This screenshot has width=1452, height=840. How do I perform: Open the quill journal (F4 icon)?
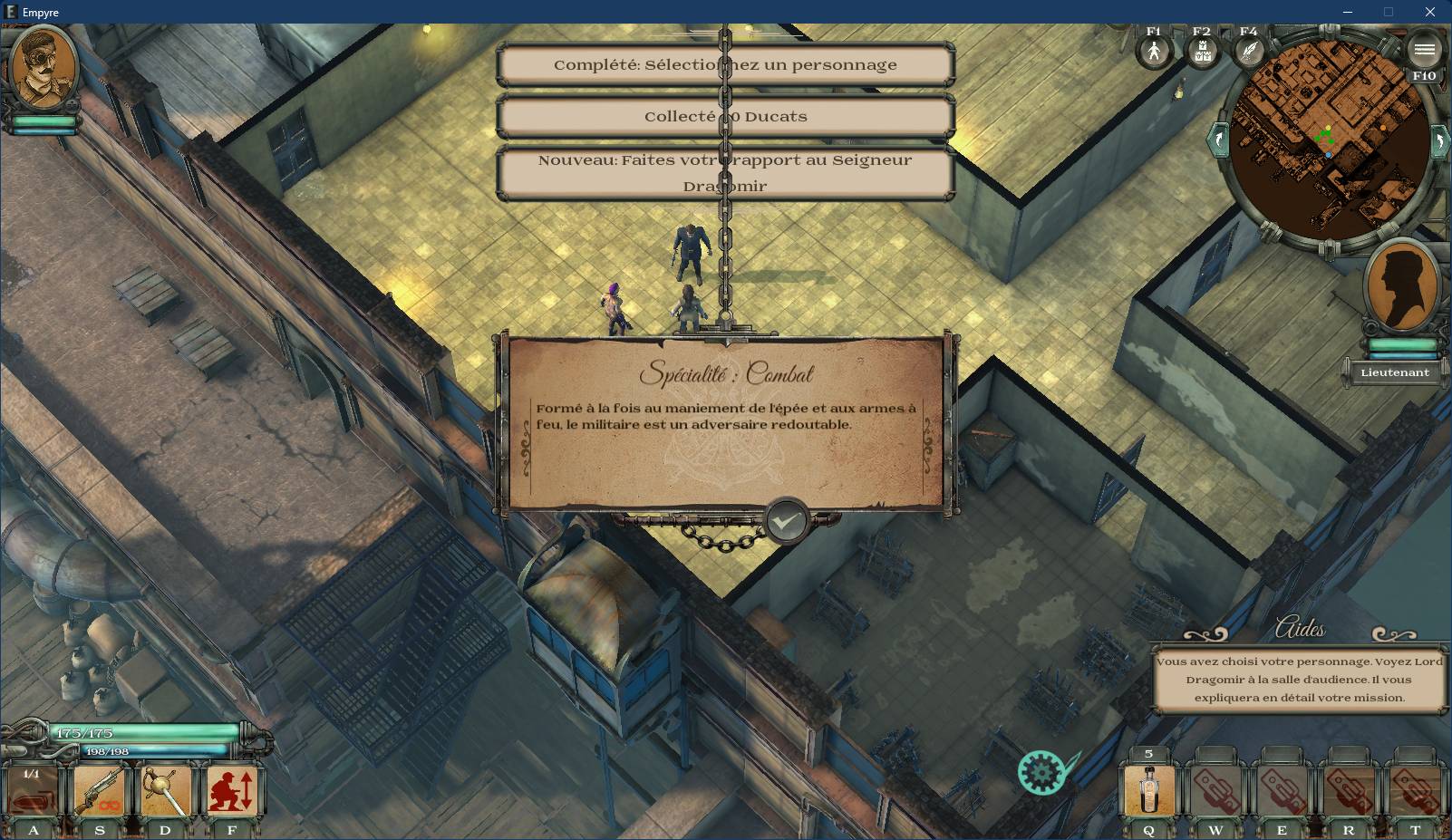(x=1249, y=51)
